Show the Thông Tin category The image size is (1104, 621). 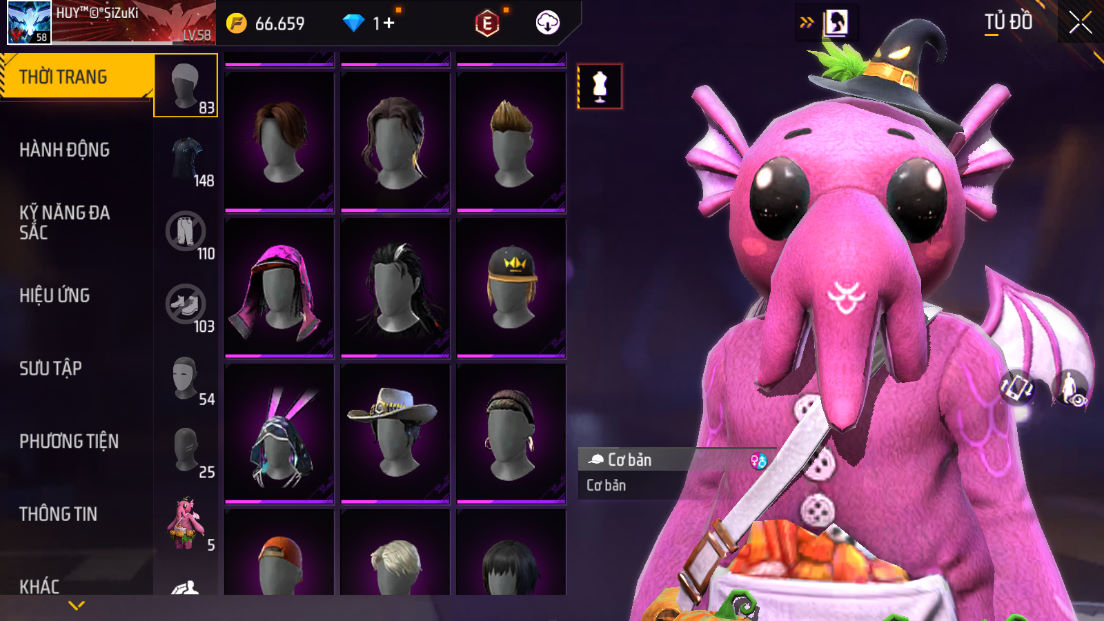59,514
